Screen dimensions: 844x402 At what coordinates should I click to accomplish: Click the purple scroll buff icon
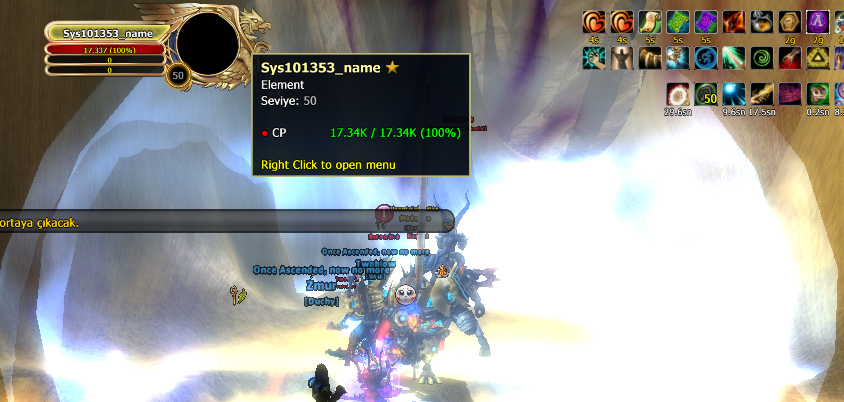click(706, 22)
